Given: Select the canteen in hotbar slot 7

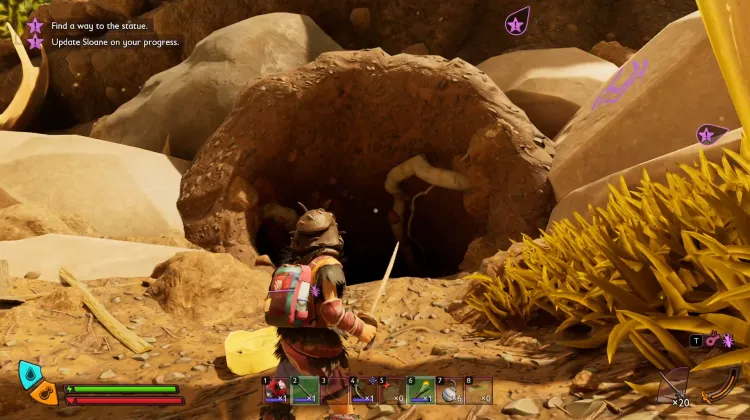Looking at the screenshot, I should tap(451, 389).
